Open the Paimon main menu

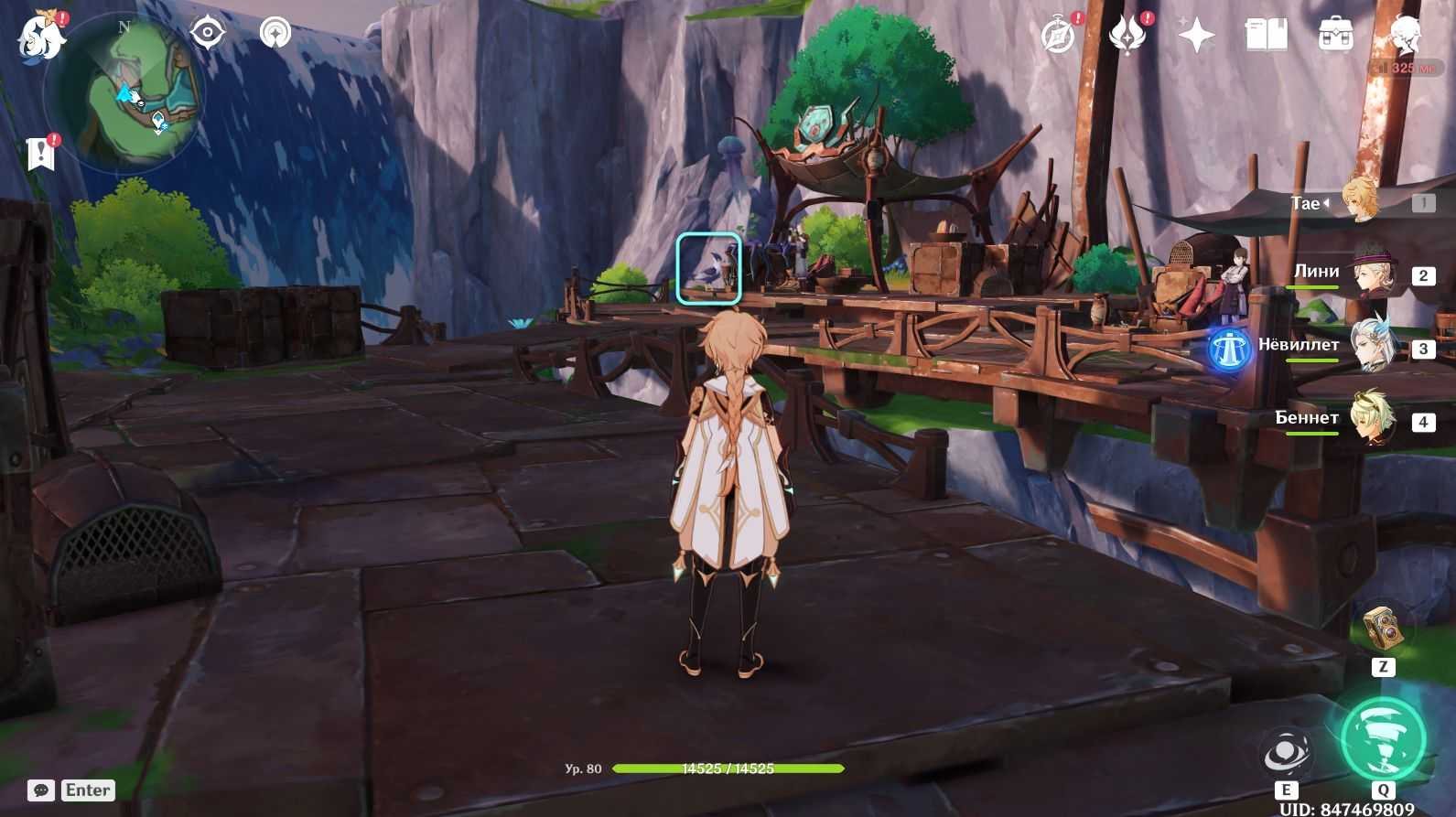(40, 38)
